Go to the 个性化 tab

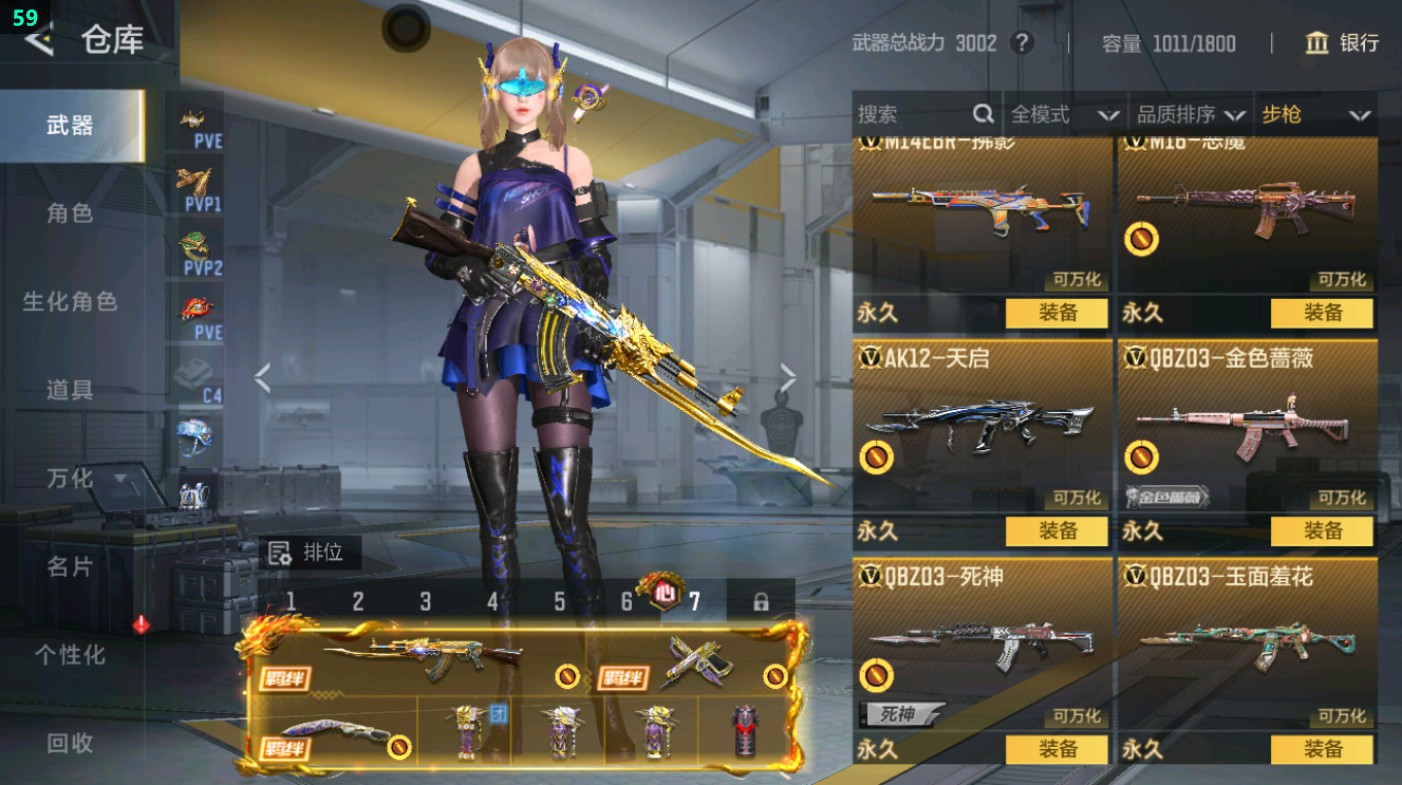click(x=70, y=655)
